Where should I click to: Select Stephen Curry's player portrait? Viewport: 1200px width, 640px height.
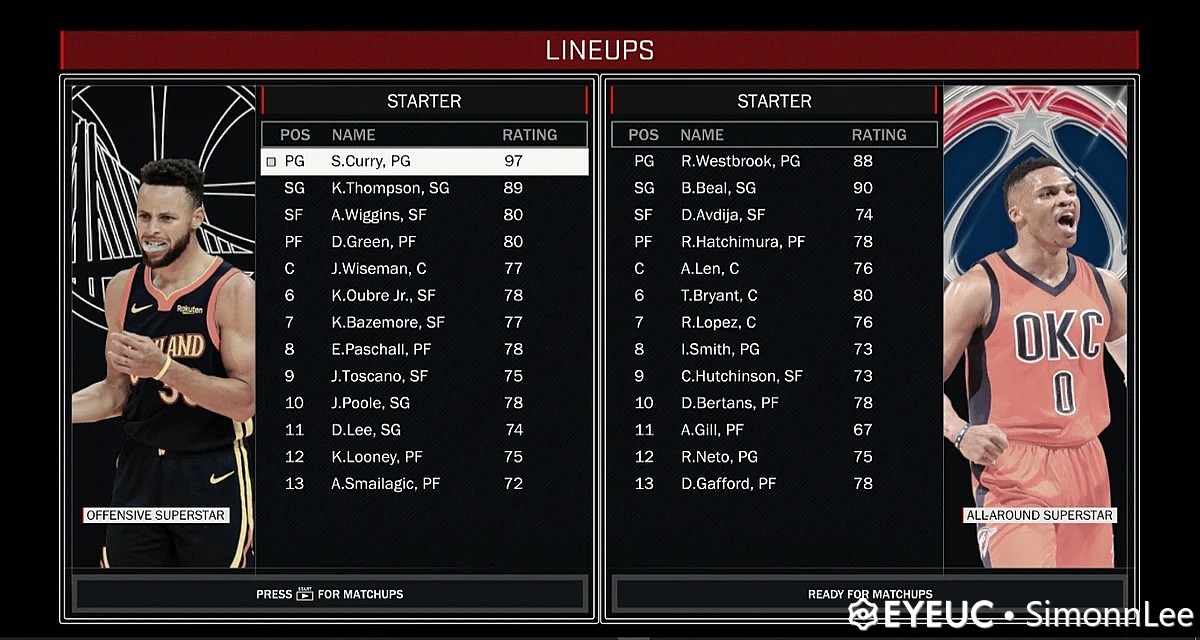pos(165,330)
